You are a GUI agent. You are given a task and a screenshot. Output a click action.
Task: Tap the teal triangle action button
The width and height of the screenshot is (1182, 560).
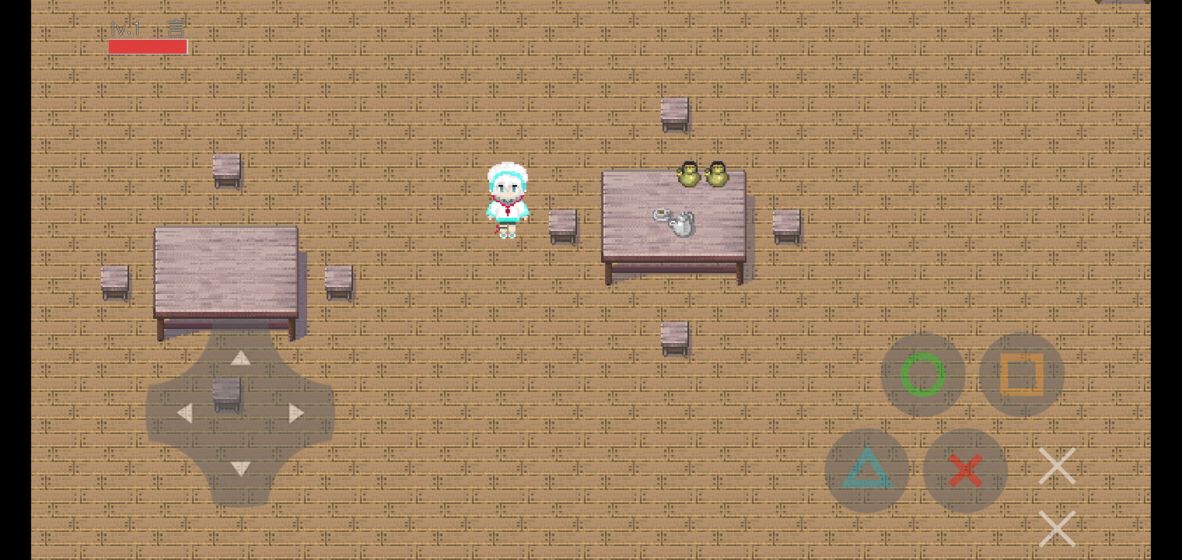click(x=866, y=470)
